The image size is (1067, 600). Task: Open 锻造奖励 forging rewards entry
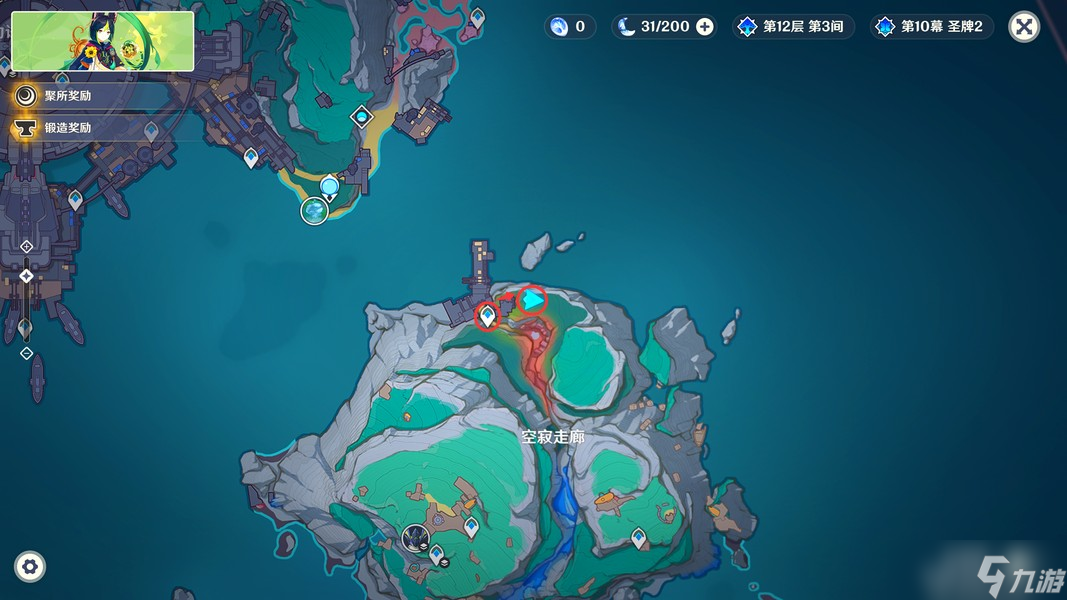point(67,128)
